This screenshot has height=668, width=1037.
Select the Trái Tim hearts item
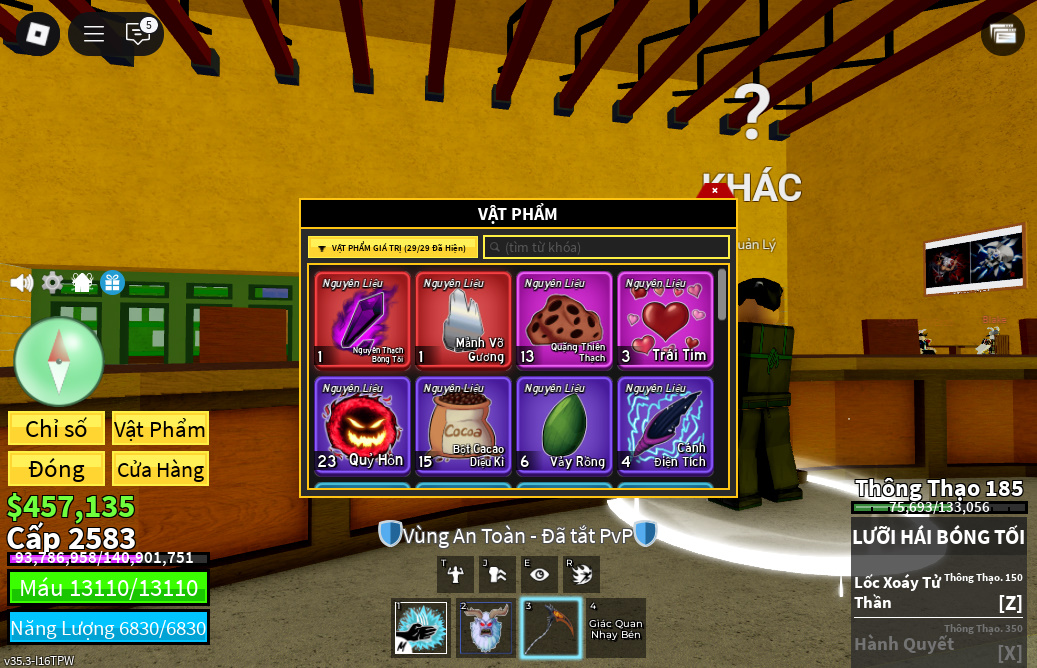coord(665,320)
